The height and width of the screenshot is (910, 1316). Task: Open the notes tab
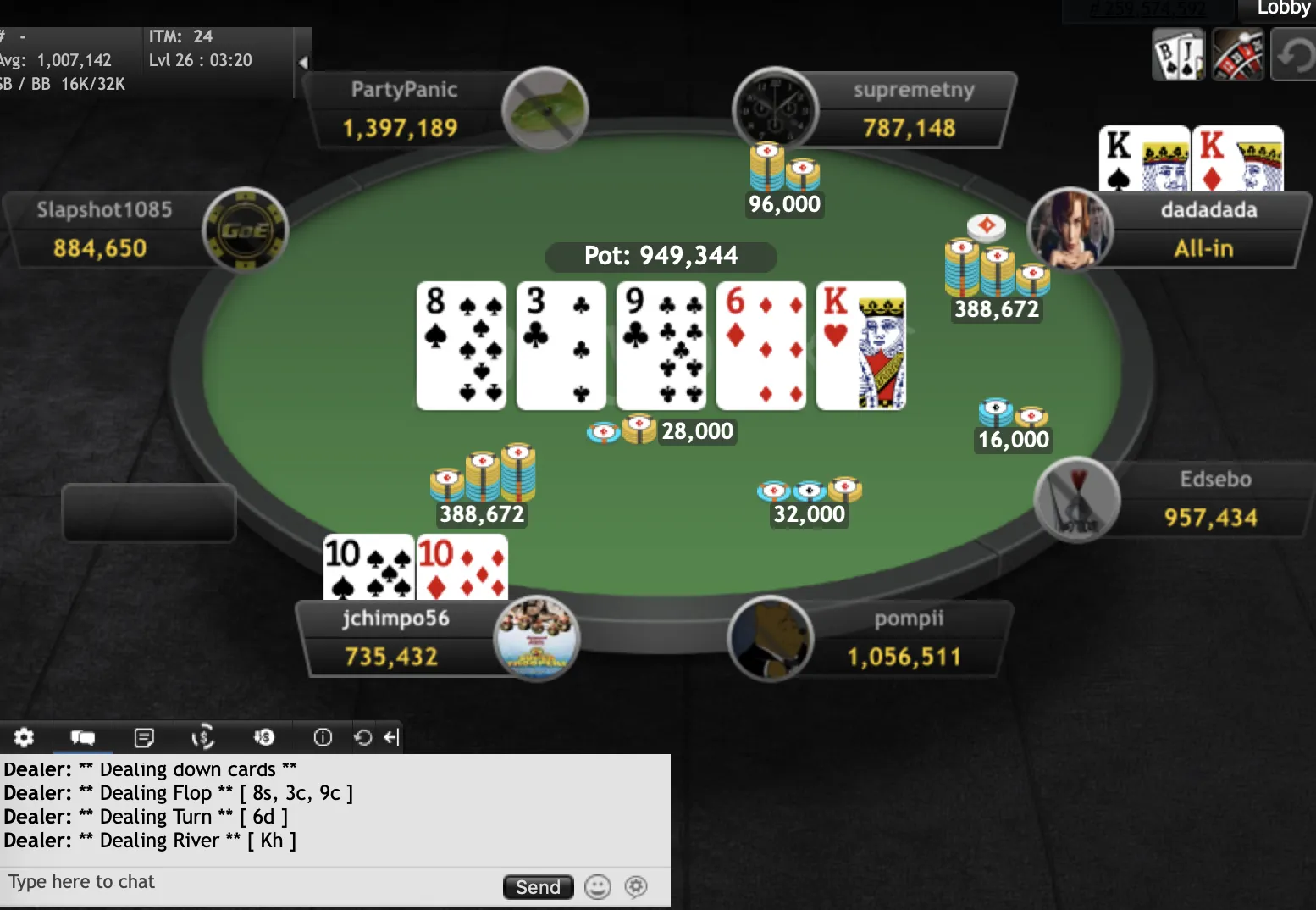144,737
